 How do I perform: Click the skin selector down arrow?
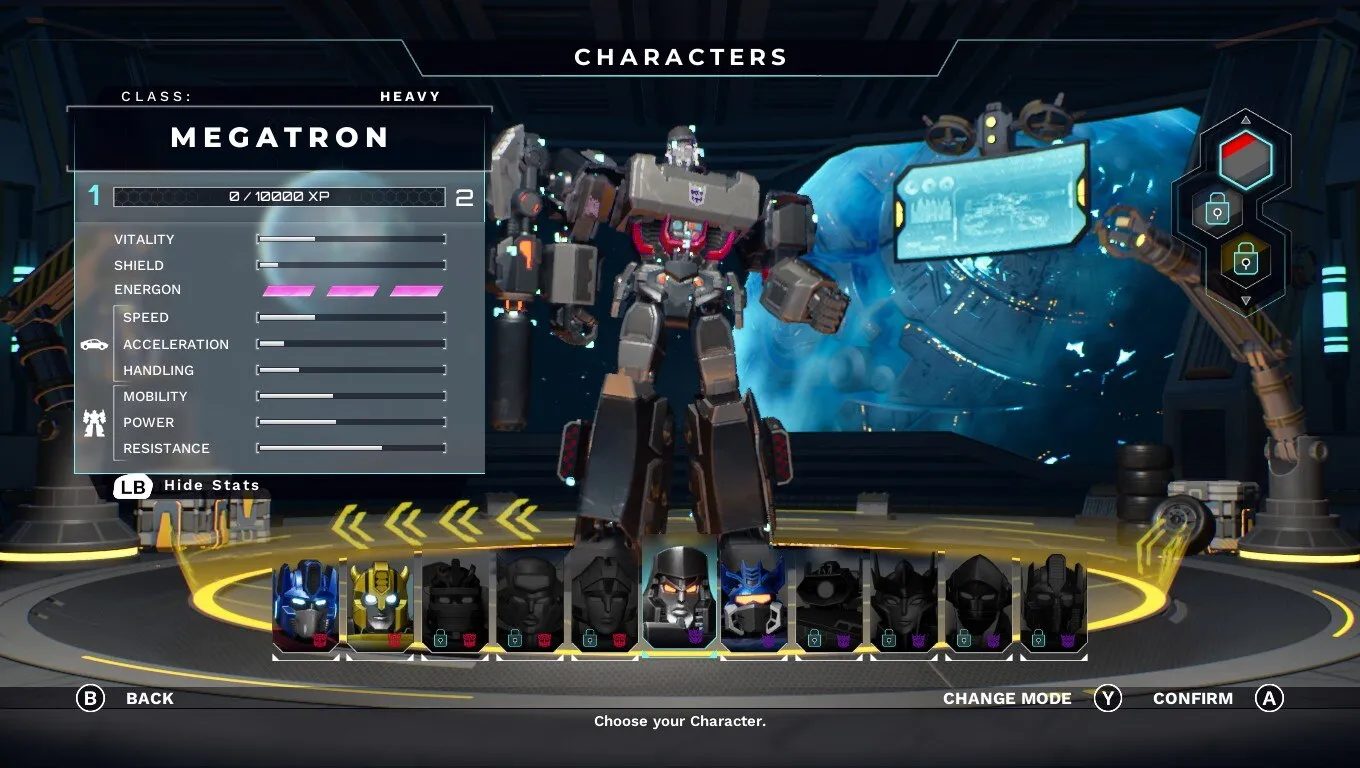click(1245, 300)
